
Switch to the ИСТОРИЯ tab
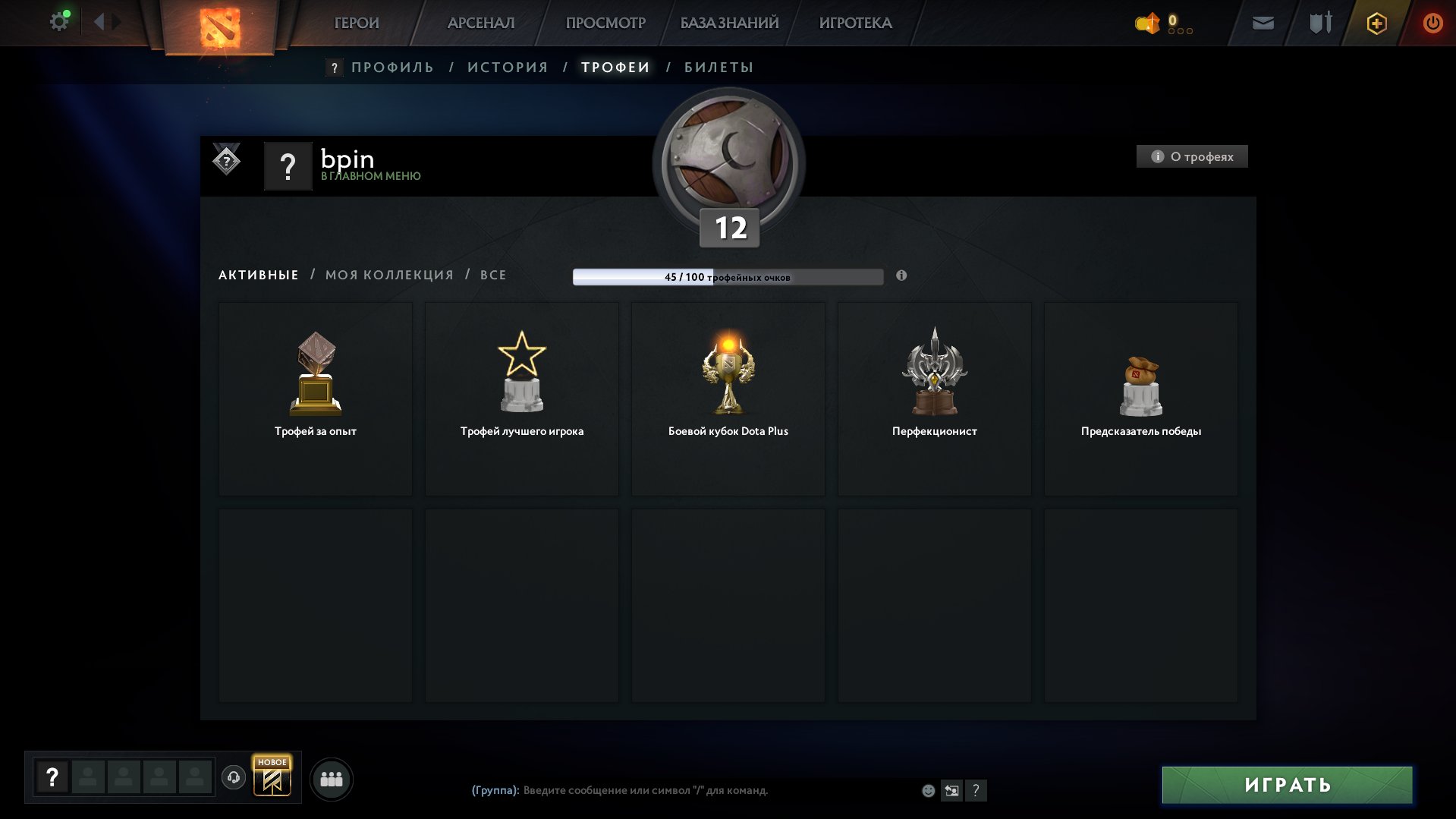pos(508,67)
